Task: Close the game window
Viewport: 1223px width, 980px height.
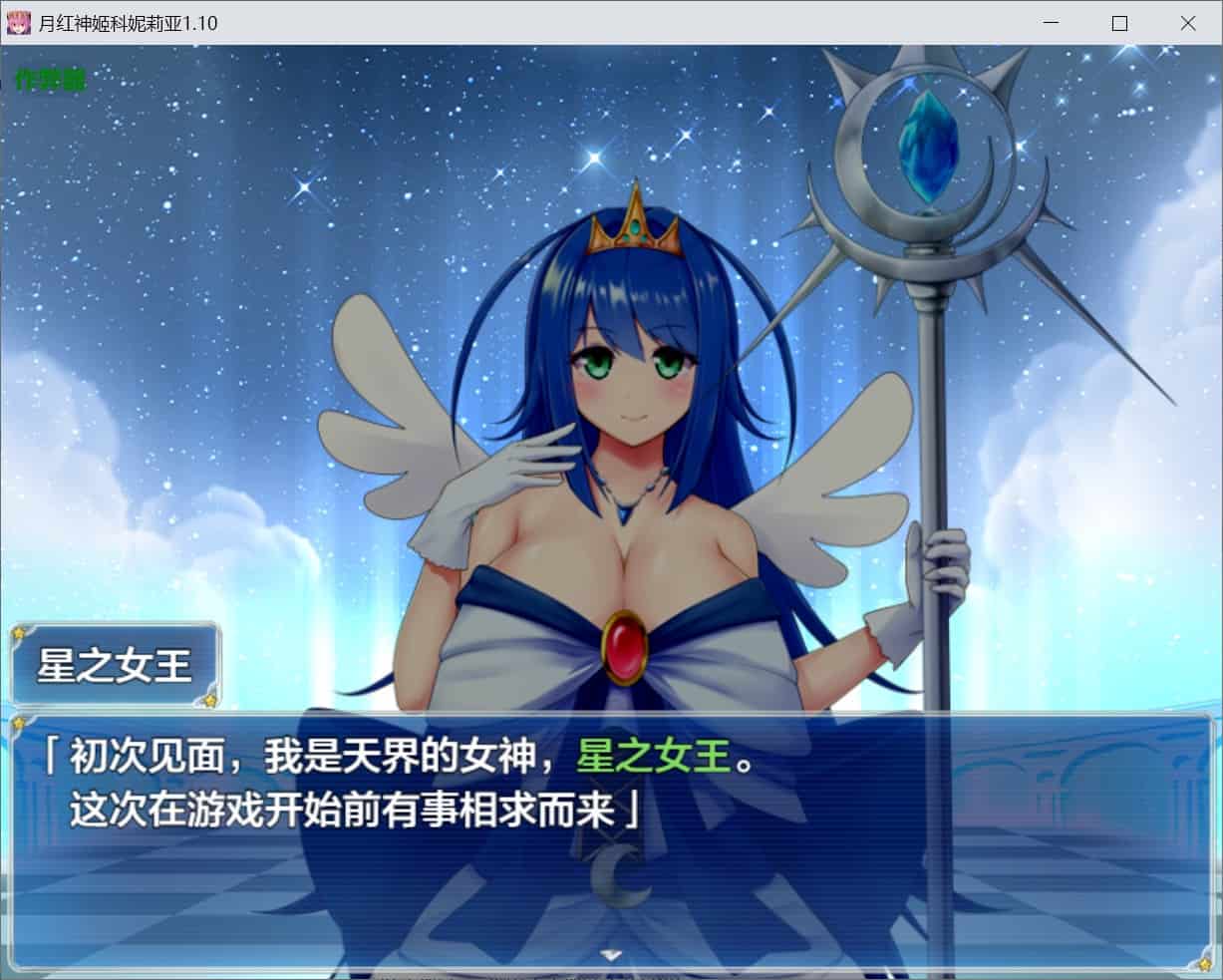Action: [x=1187, y=23]
